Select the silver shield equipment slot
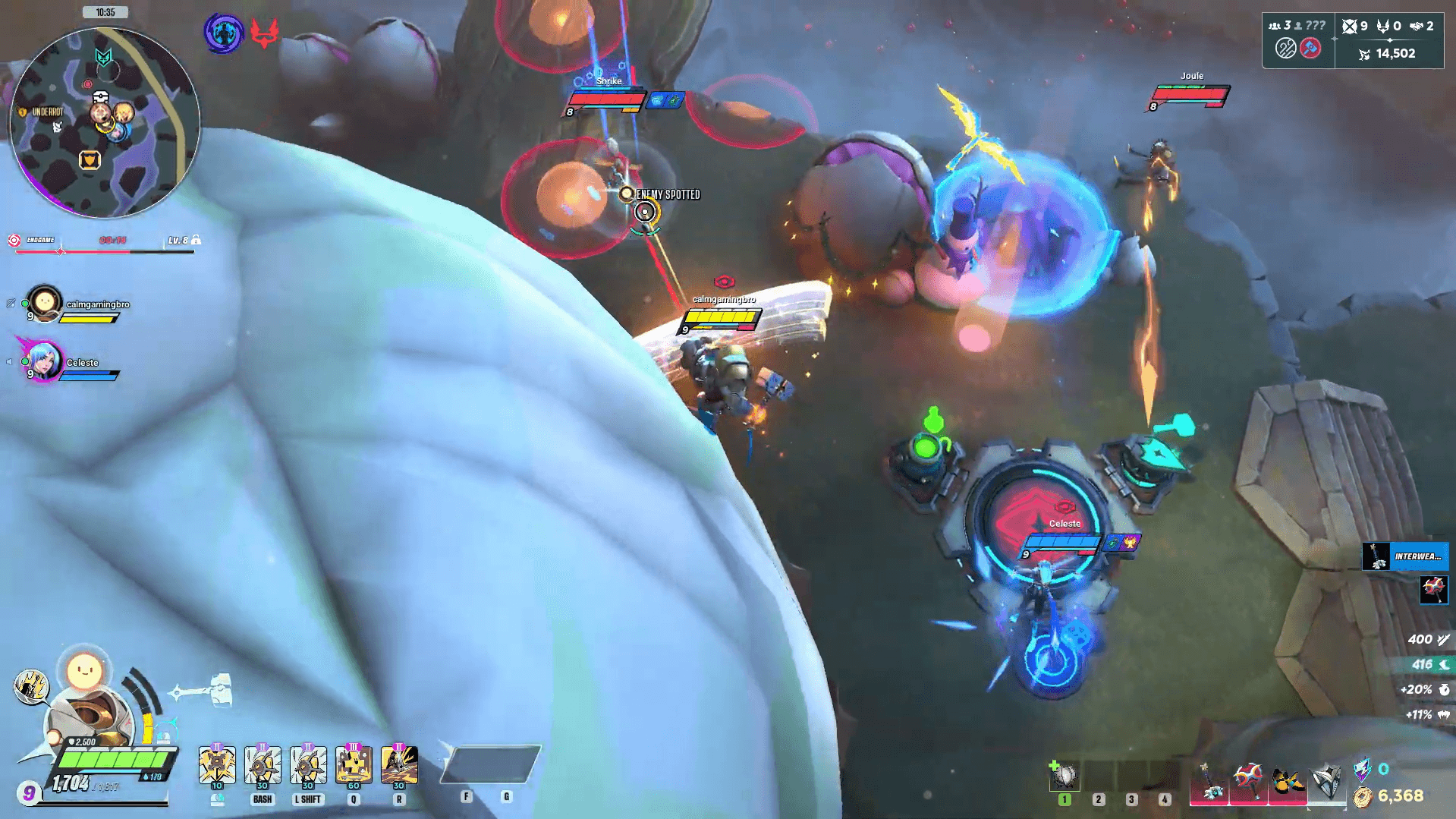The height and width of the screenshot is (819, 1456). click(1326, 780)
